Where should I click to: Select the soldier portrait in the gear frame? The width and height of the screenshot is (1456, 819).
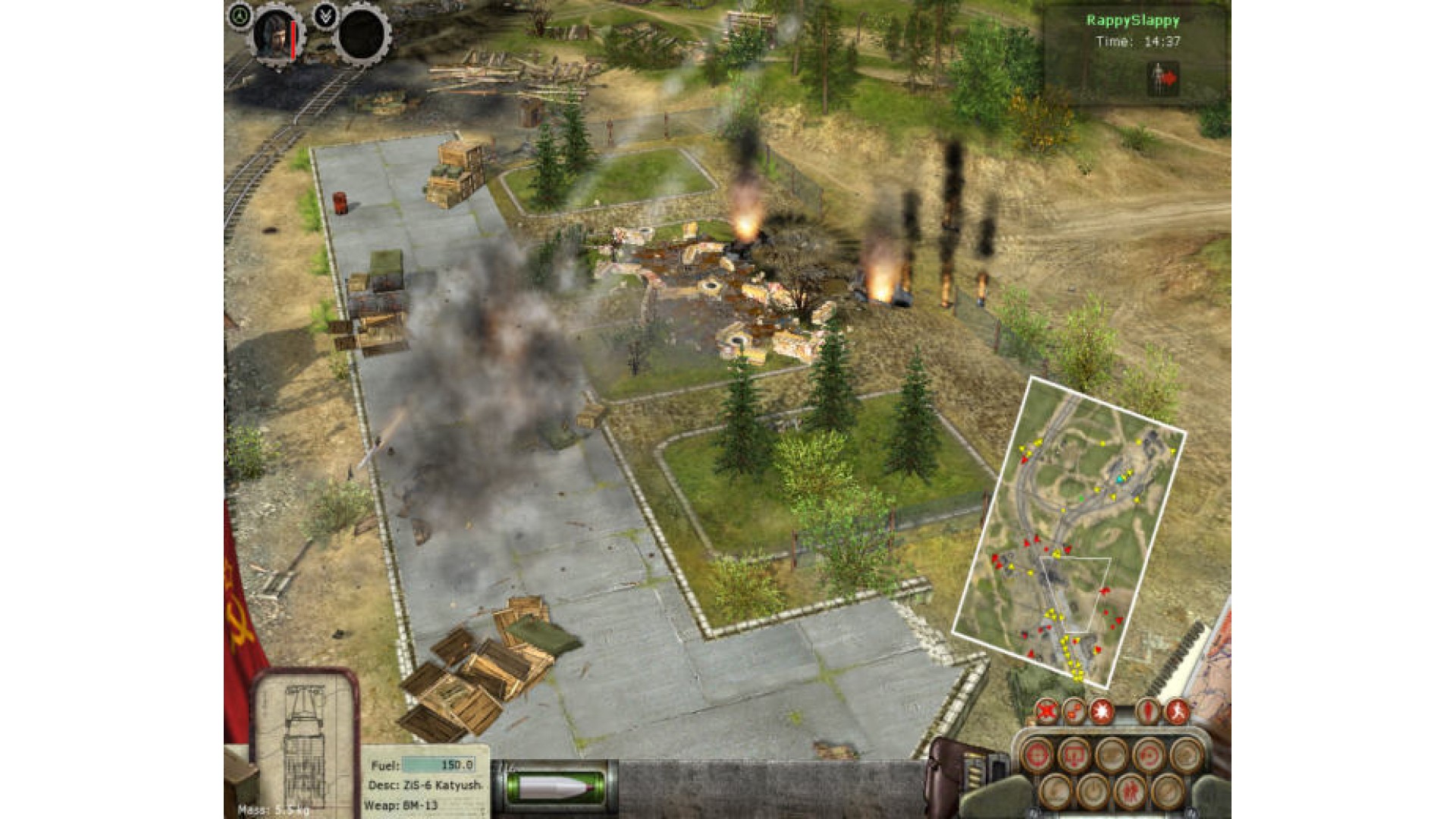coord(275,34)
